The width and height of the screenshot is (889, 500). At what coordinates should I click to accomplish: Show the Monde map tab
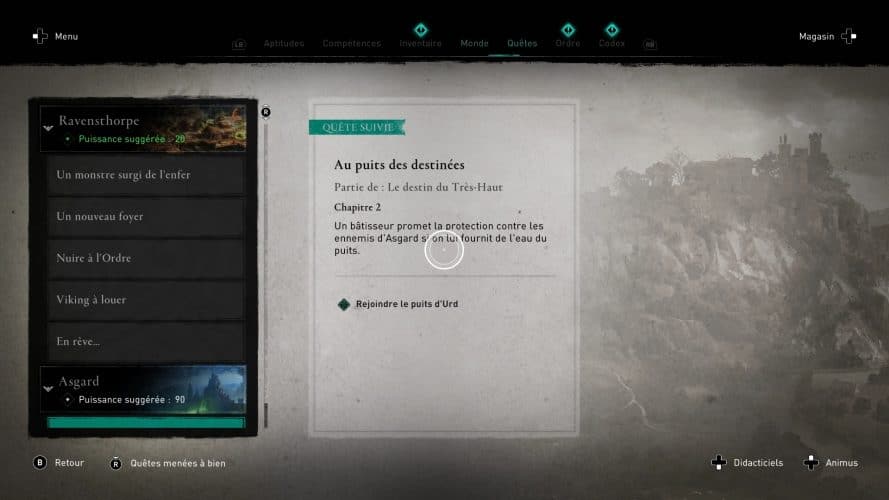point(474,44)
